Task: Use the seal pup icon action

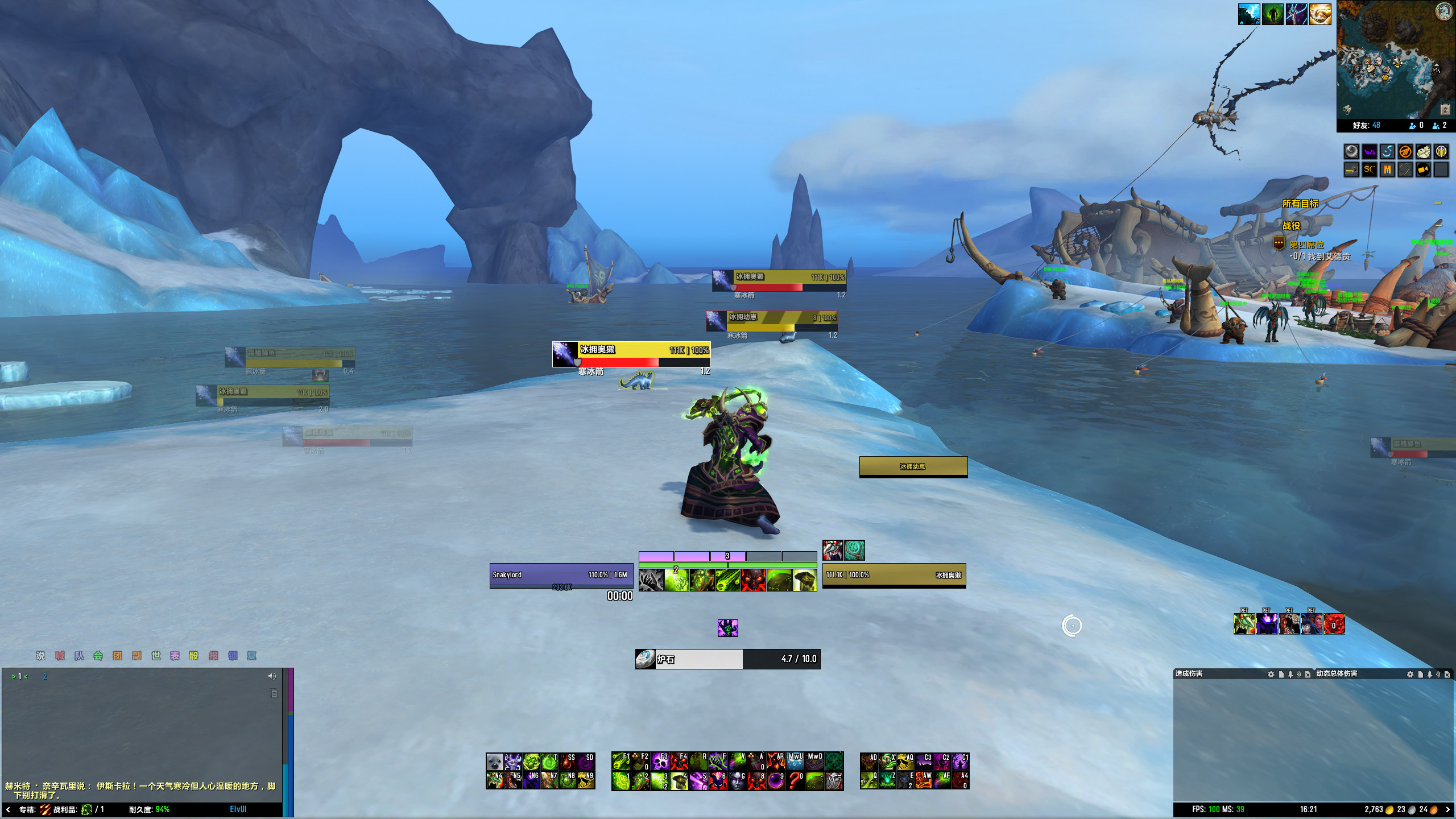Action: pyautogui.click(x=494, y=761)
